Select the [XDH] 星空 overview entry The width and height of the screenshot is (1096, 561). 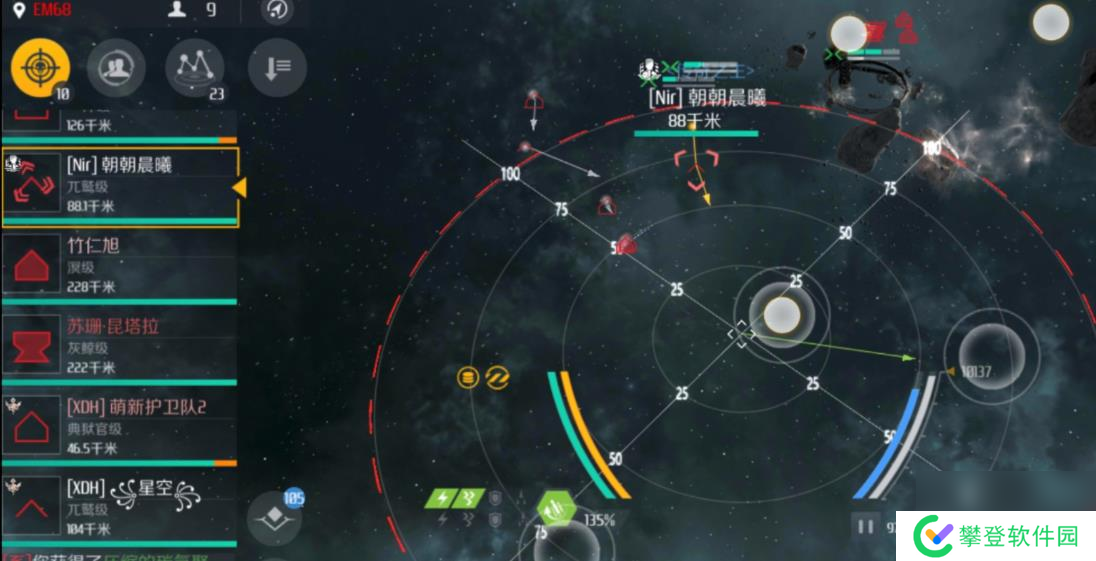pos(120,508)
